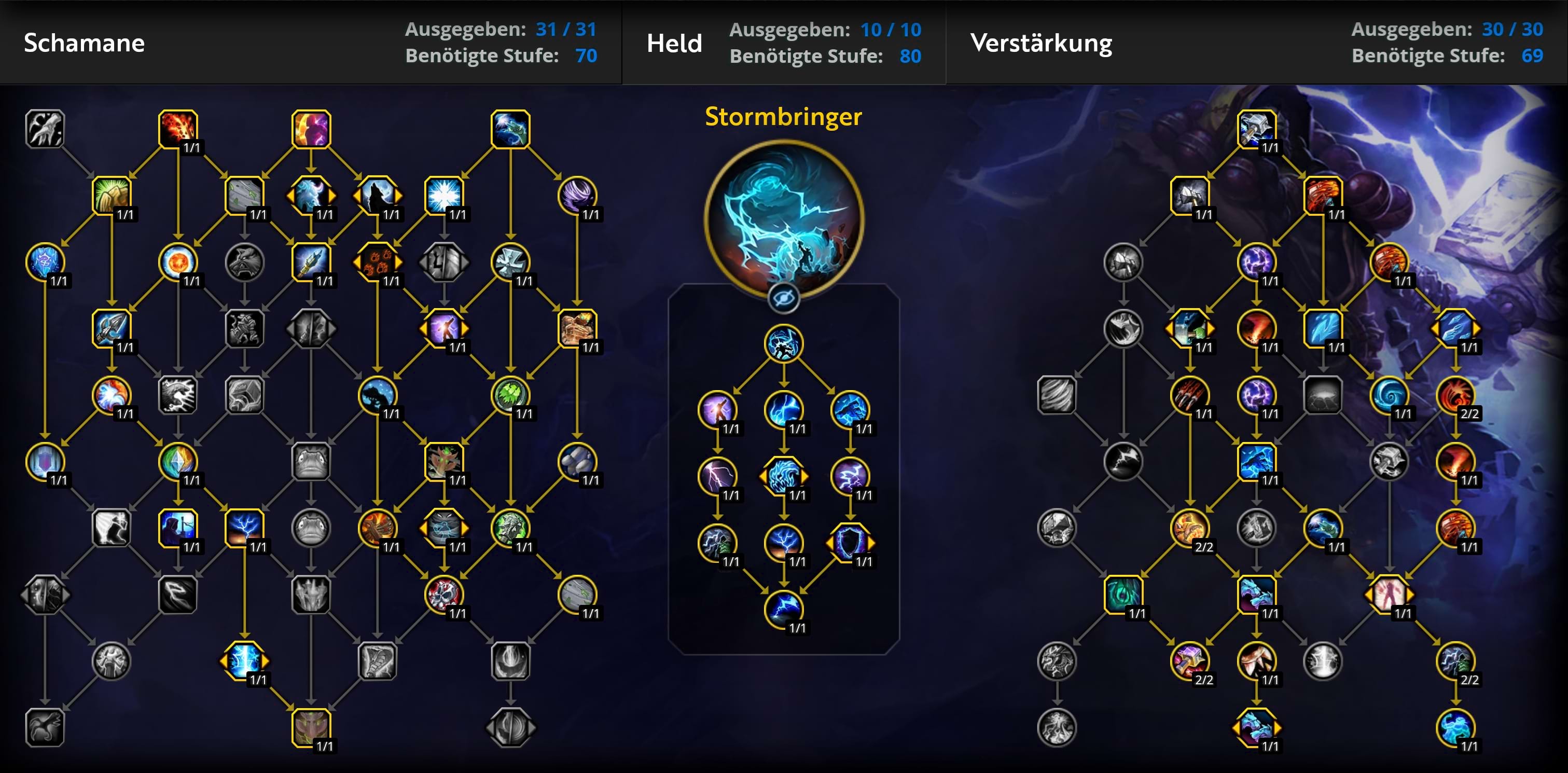Screen dimensions: 1568x773
Task: Click the dark shield choice node in Stormbringer
Action: tap(850, 542)
